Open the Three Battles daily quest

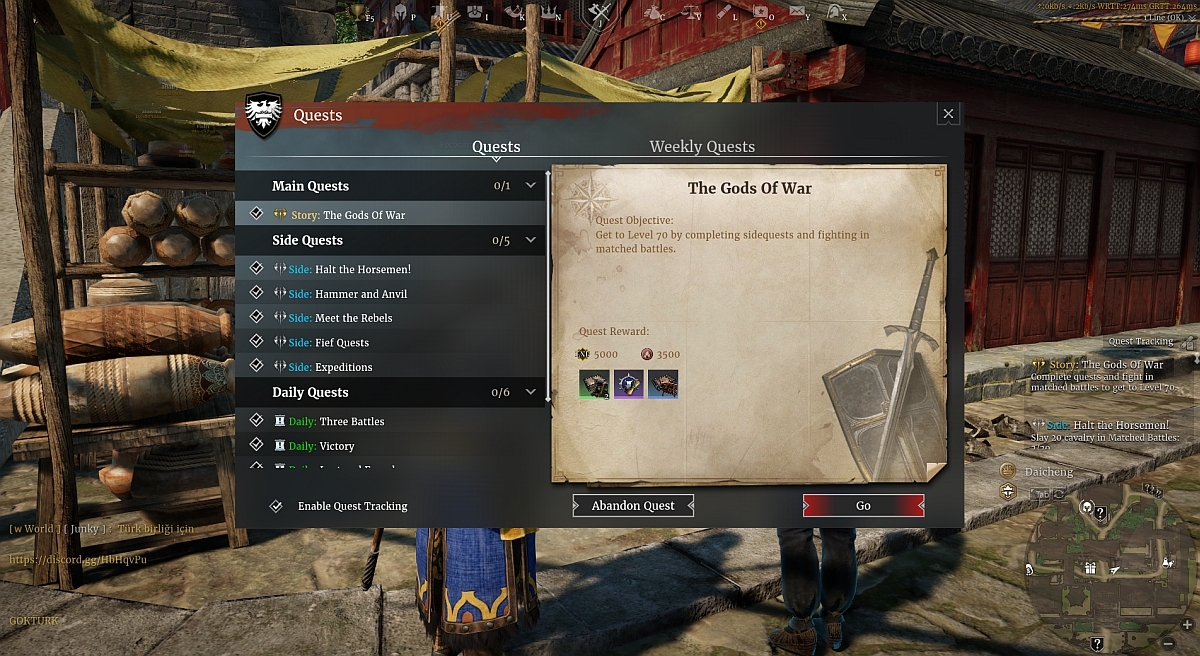[351, 422]
